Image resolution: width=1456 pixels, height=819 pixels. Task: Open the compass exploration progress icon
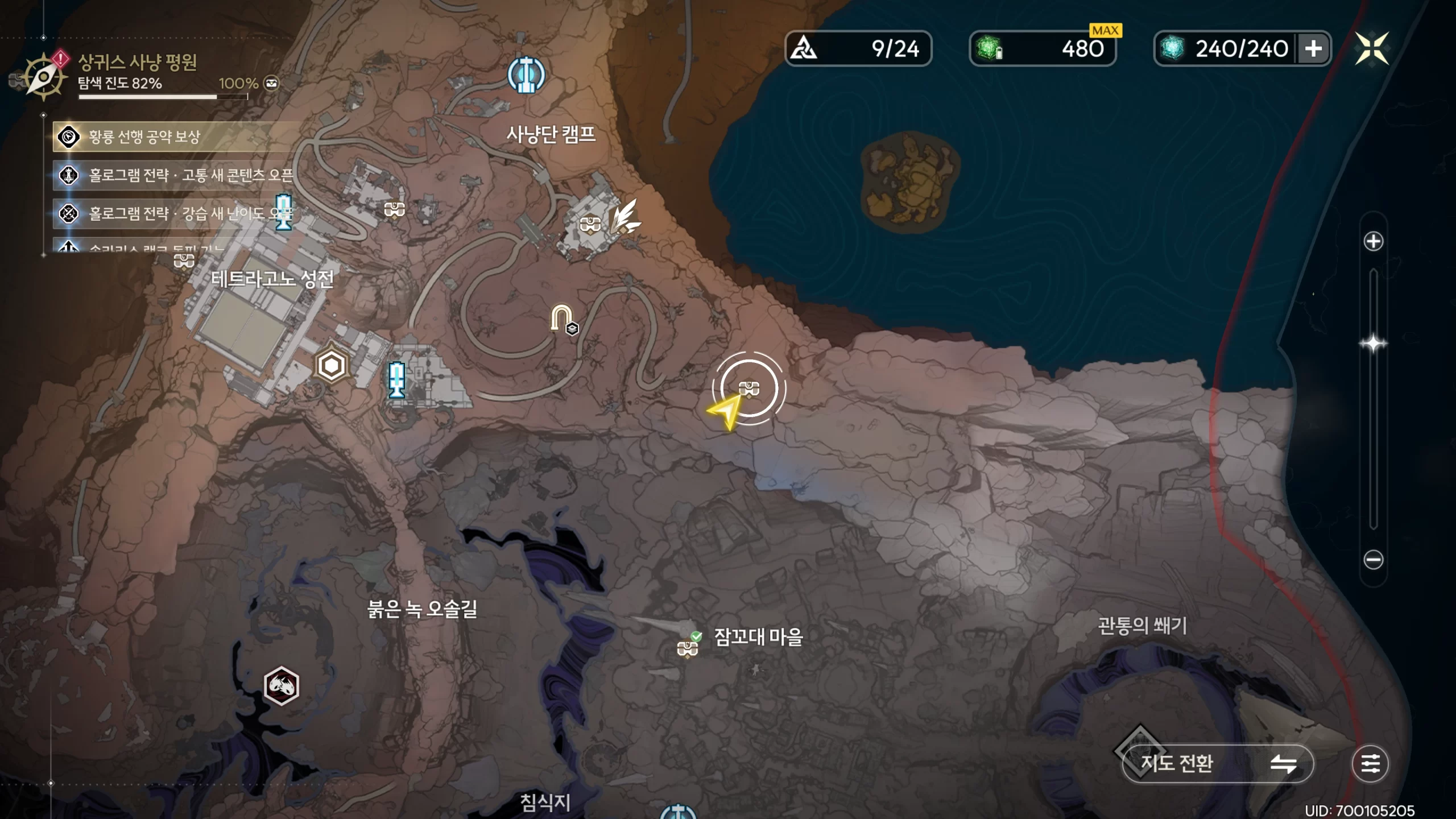point(43,77)
